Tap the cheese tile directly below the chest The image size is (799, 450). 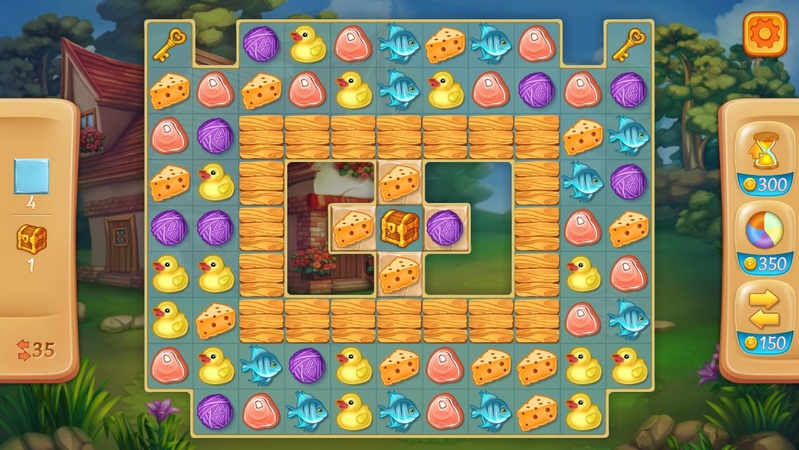(399, 272)
